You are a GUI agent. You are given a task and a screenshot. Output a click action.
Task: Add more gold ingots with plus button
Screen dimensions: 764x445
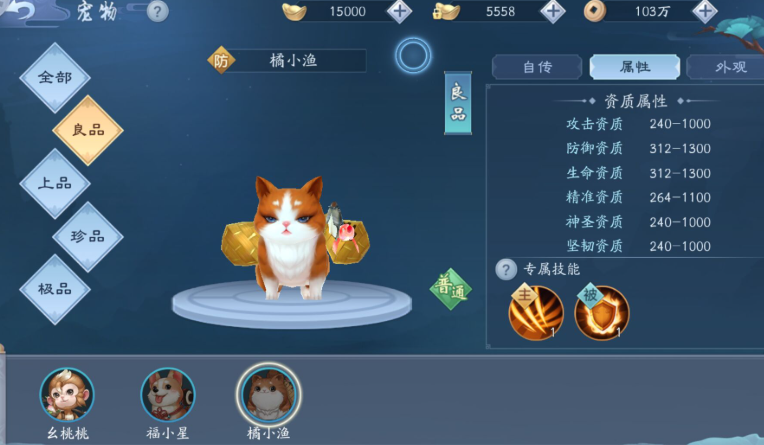click(x=398, y=12)
